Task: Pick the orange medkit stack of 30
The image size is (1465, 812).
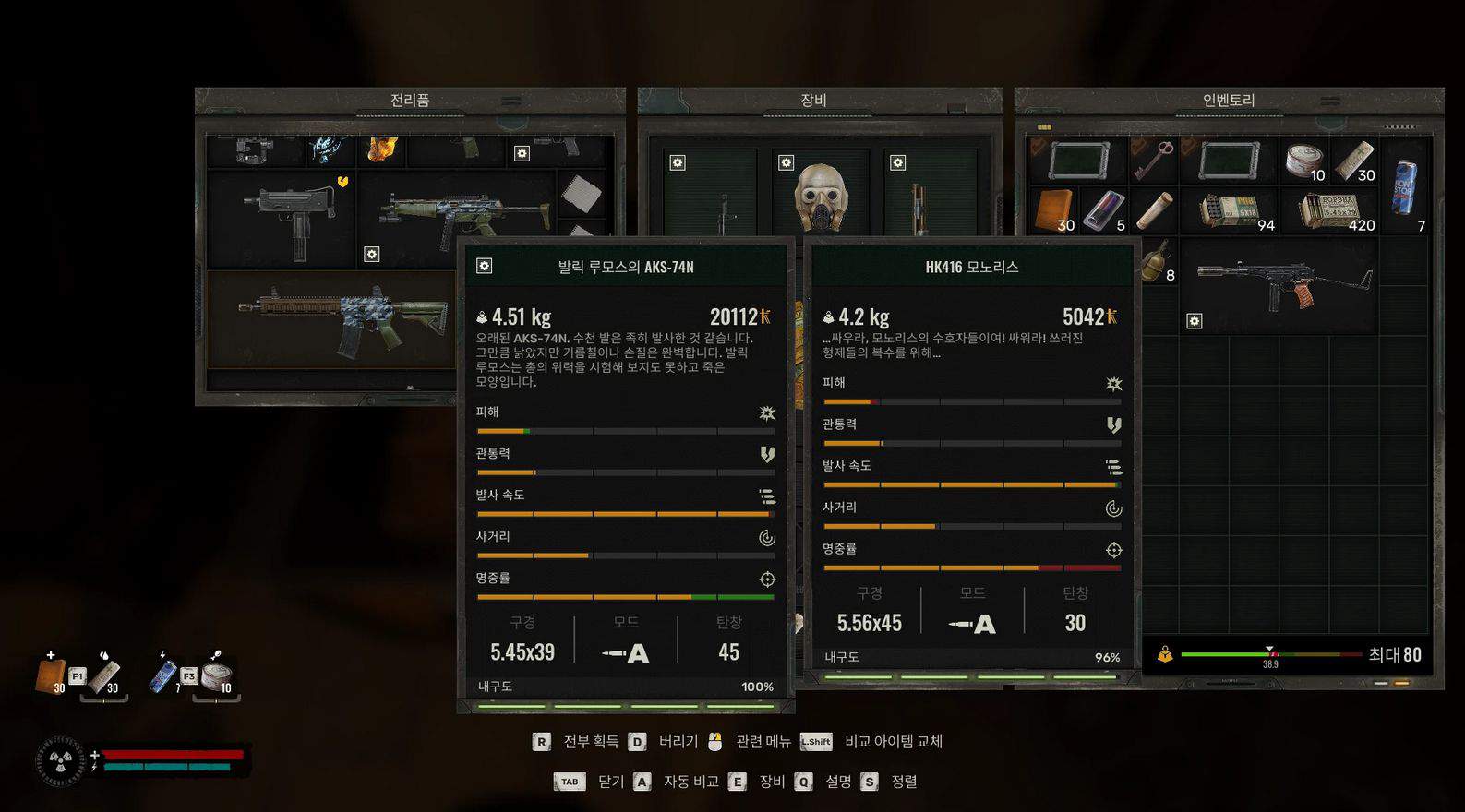Action: (1053, 209)
